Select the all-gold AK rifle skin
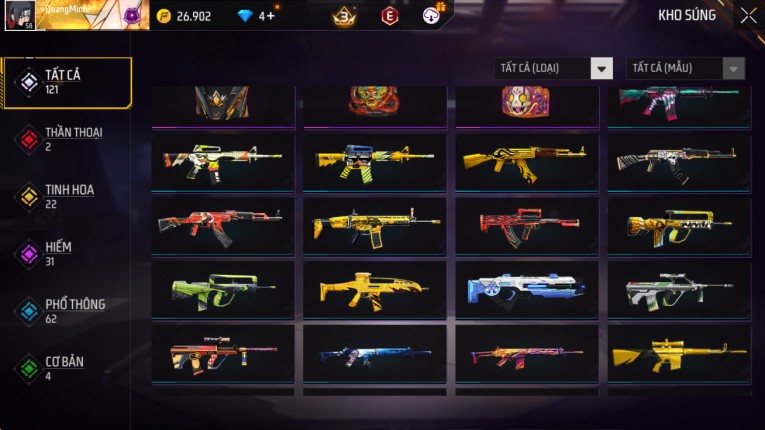 (527, 161)
